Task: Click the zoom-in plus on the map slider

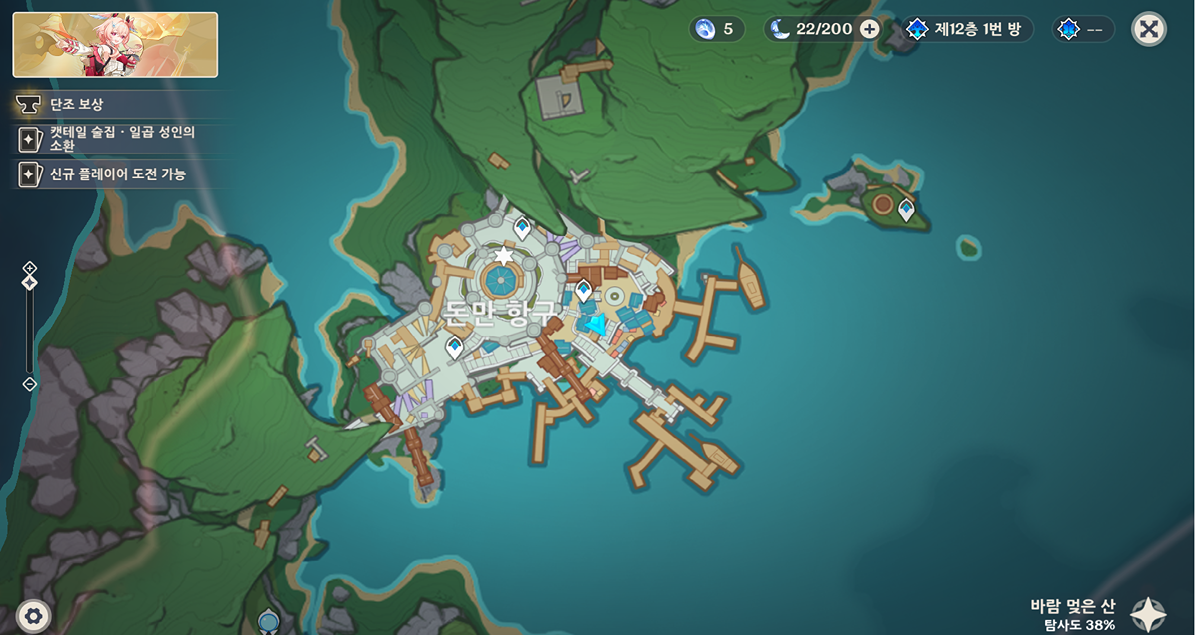Action: (30, 267)
